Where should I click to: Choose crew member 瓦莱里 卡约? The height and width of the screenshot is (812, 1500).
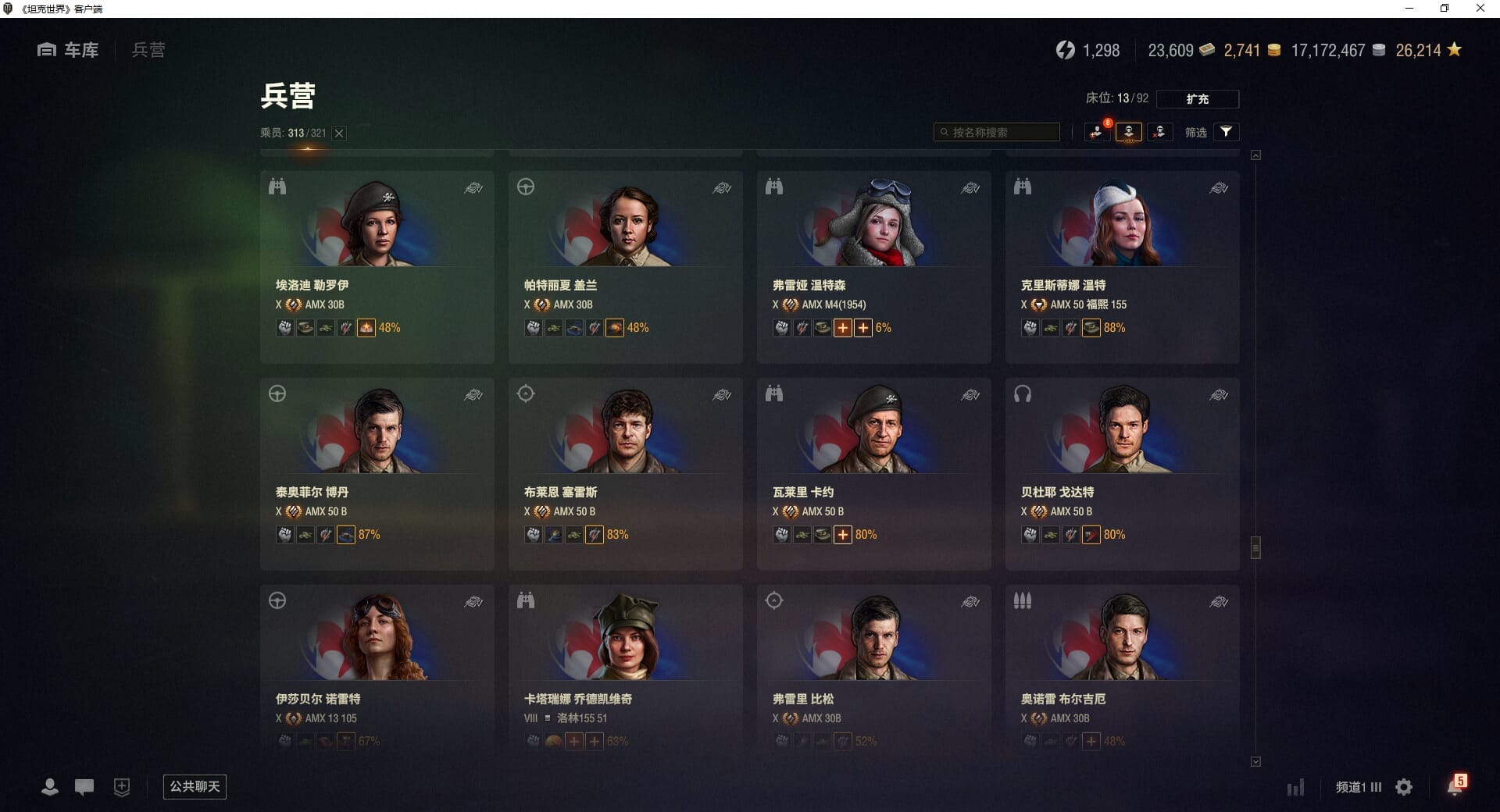pos(873,473)
